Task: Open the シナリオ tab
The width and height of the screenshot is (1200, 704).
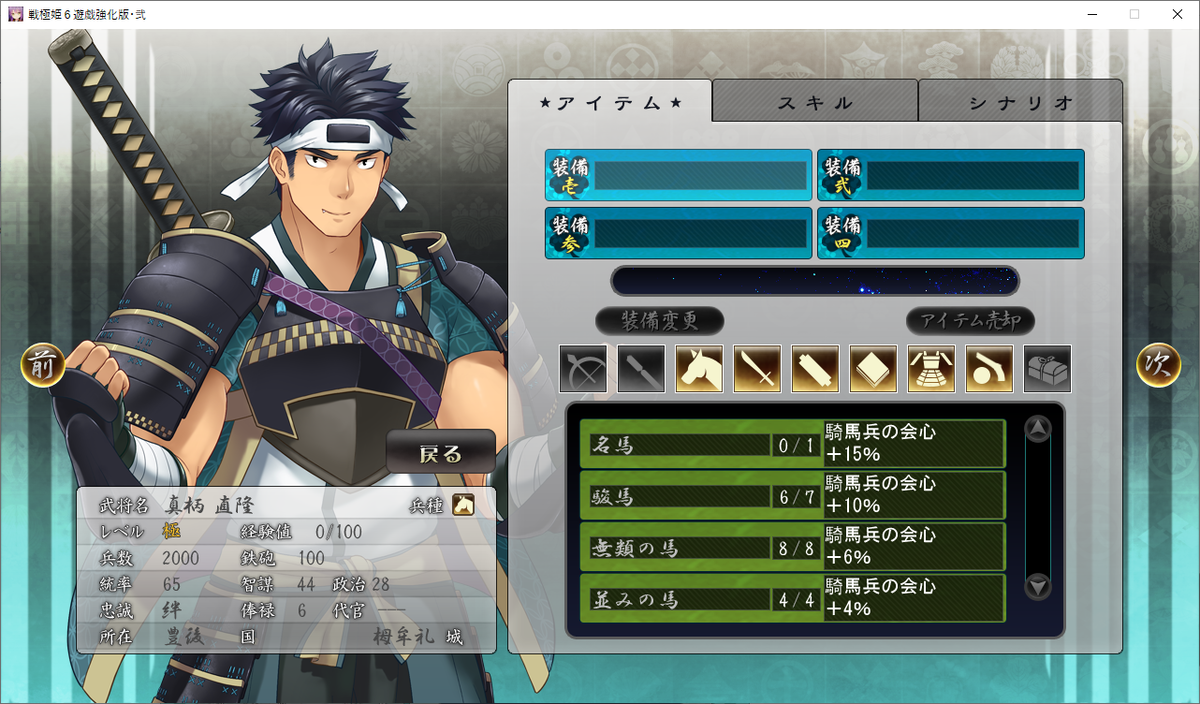Action: 1020,102
